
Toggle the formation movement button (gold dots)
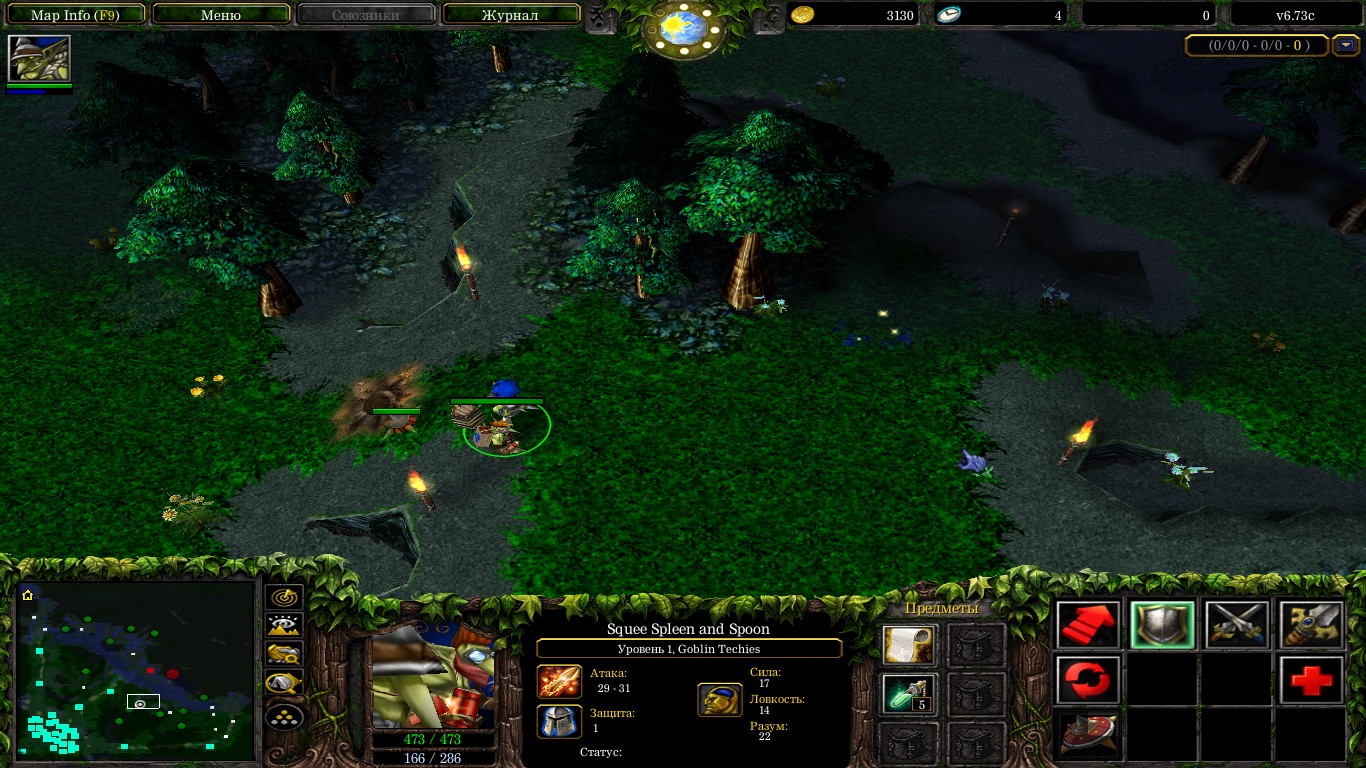point(285,716)
